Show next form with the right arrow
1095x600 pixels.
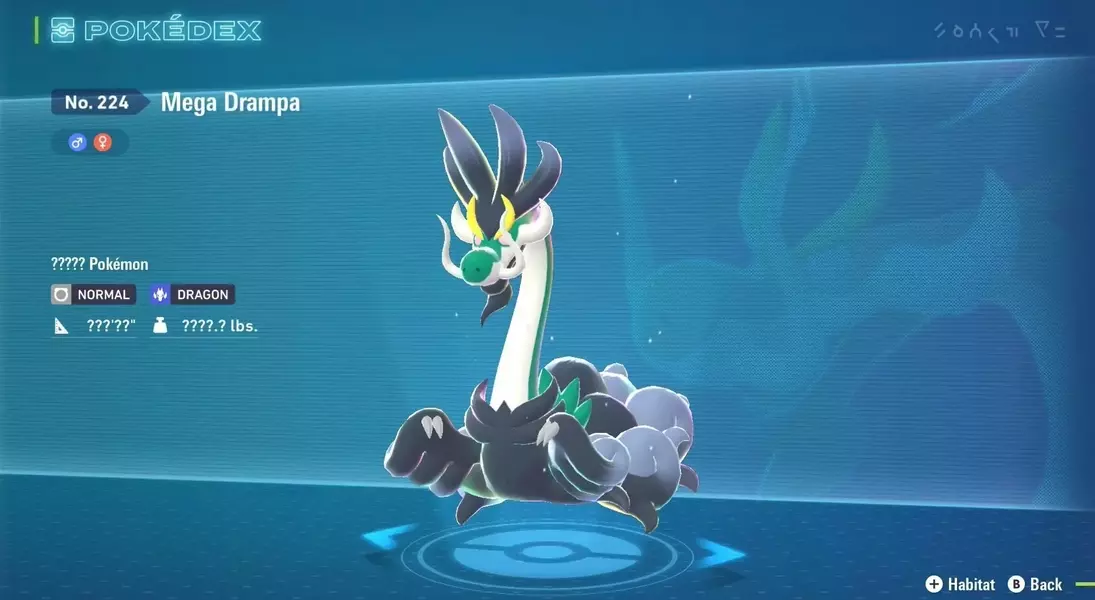(718, 551)
